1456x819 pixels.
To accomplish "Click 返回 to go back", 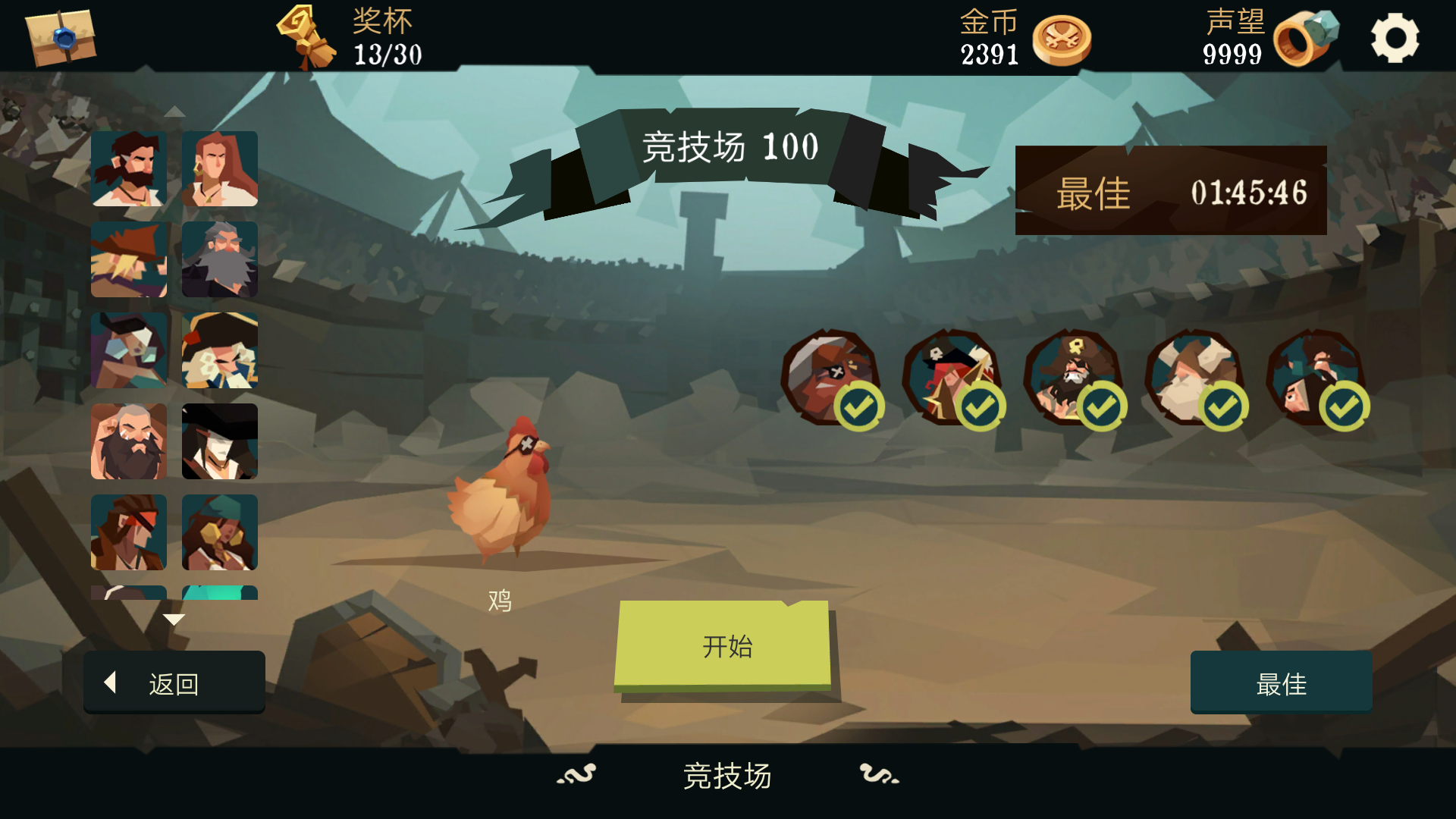I will point(174,682).
